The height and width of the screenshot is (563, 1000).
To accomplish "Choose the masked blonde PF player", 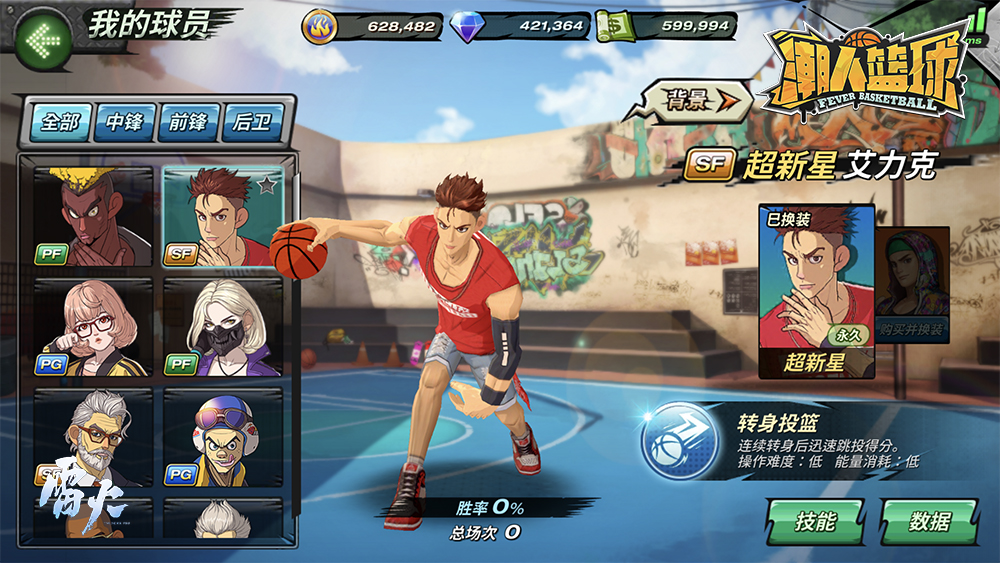I will pos(223,328).
